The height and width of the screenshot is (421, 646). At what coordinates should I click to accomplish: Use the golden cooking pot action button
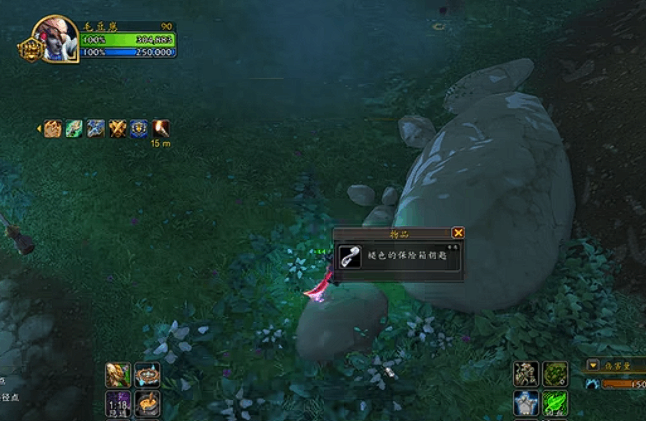(147, 404)
